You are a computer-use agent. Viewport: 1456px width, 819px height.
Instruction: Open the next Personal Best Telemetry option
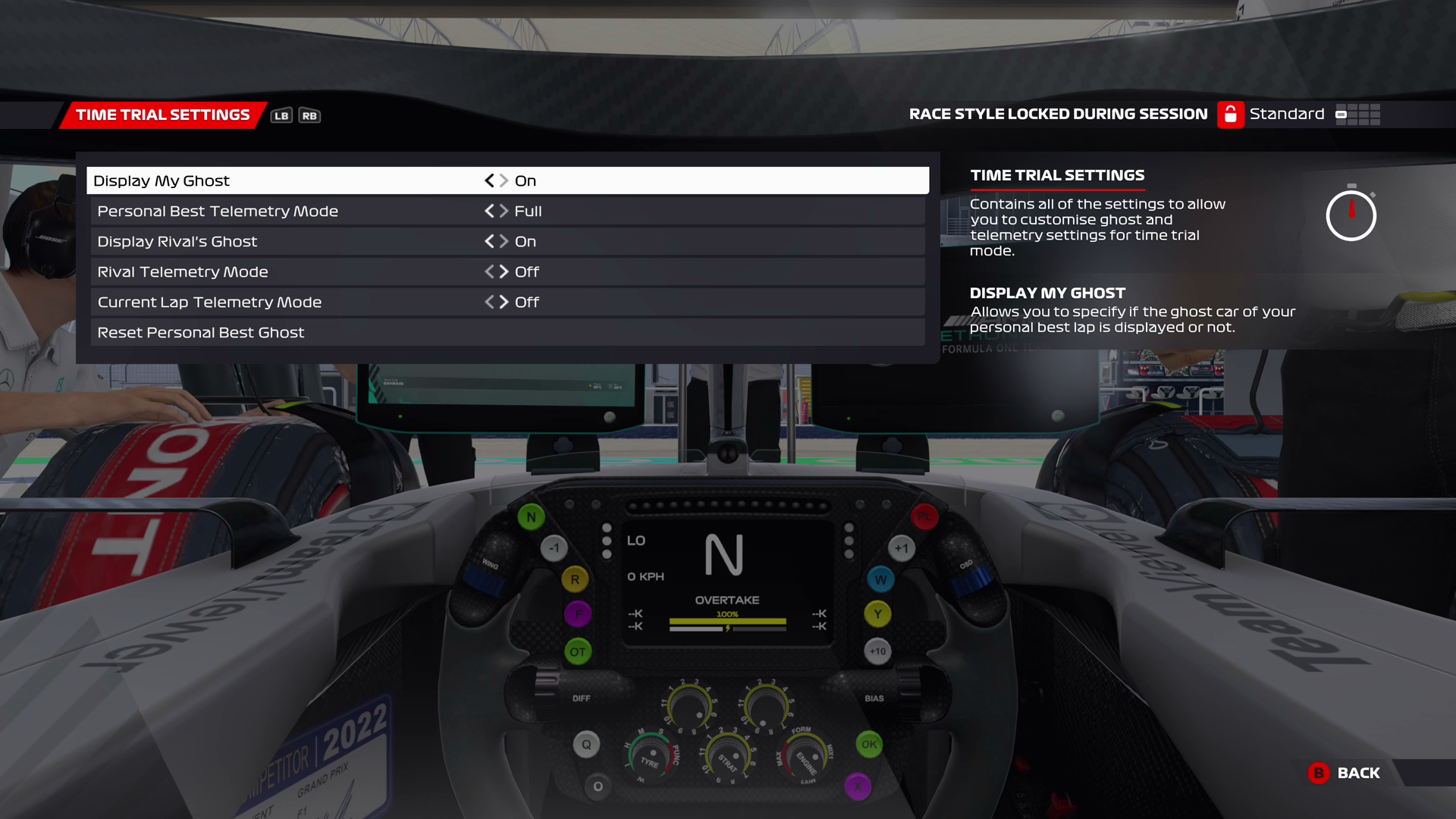click(x=504, y=211)
